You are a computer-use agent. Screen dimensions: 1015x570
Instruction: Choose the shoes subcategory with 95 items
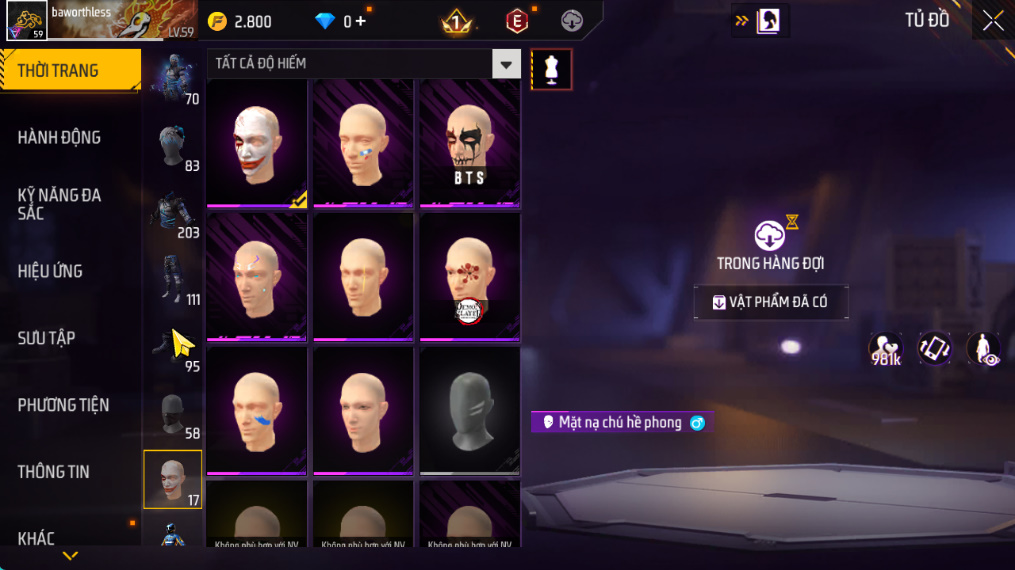click(173, 347)
